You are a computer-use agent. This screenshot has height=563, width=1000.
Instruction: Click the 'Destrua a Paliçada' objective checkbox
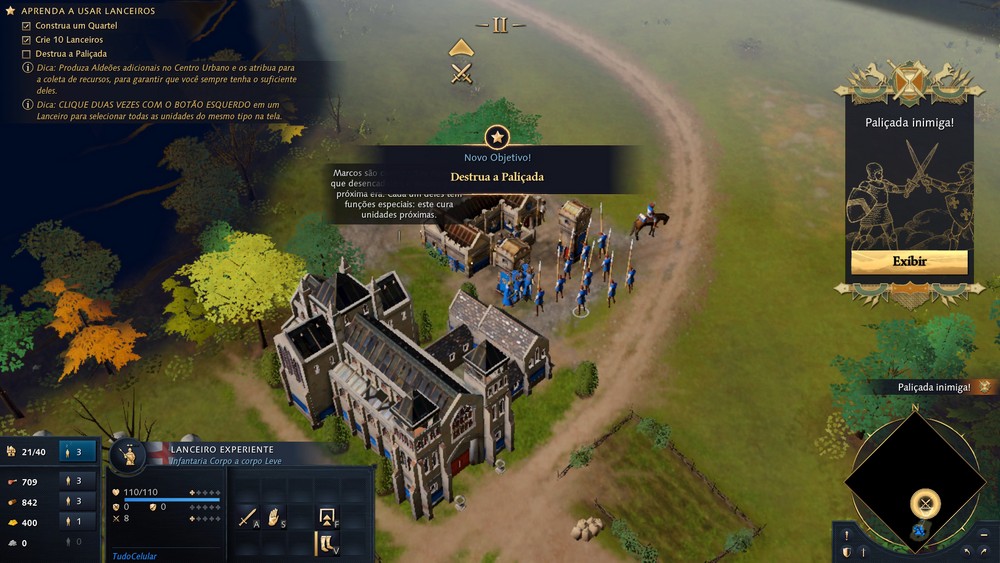(x=27, y=54)
